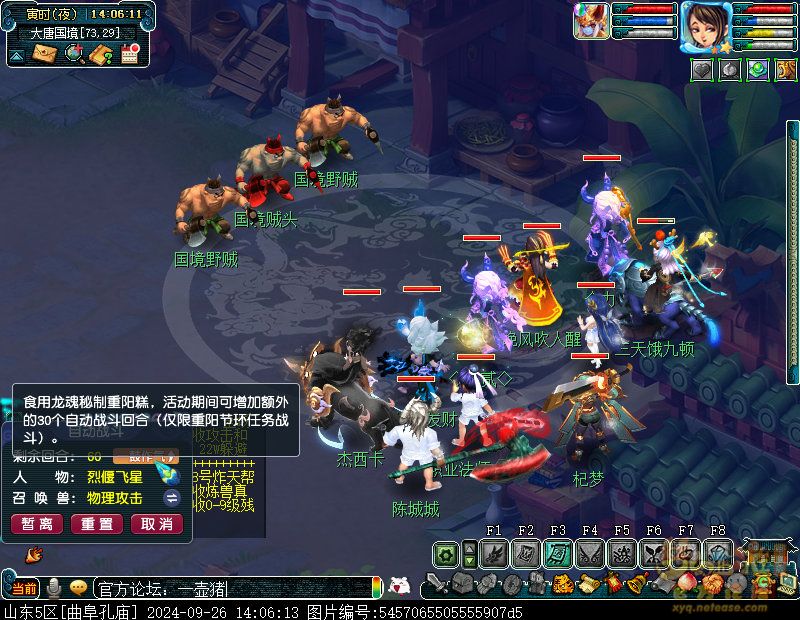Open the sword attack icon in bottom toolbar
This screenshot has height=620, width=800.
click(437, 583)
